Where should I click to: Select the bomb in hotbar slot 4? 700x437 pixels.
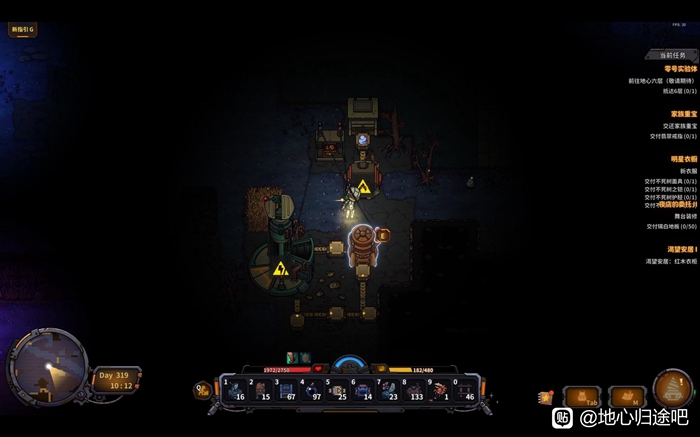[x=310, y=389]
